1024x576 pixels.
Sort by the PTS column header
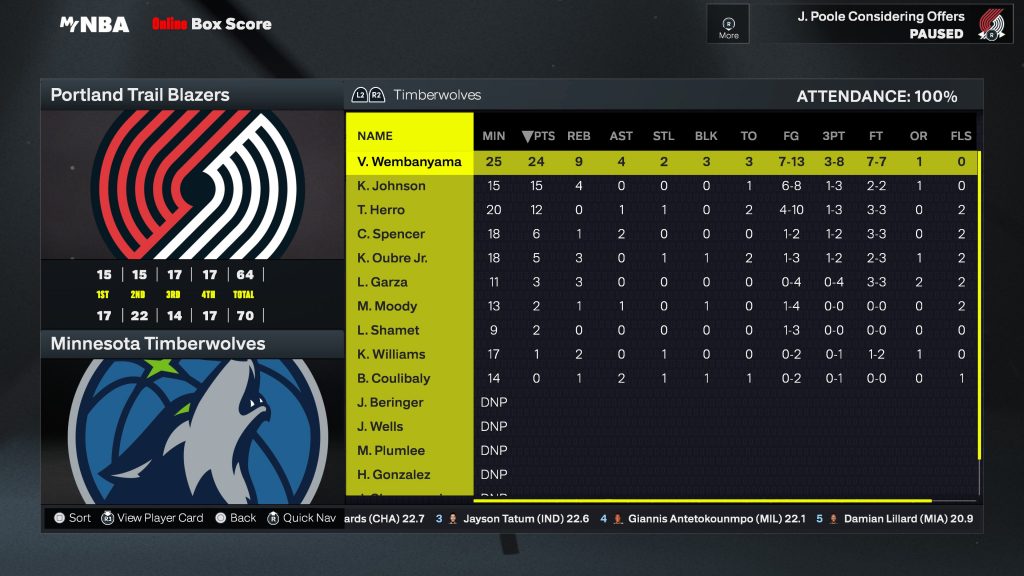[538, 136]
